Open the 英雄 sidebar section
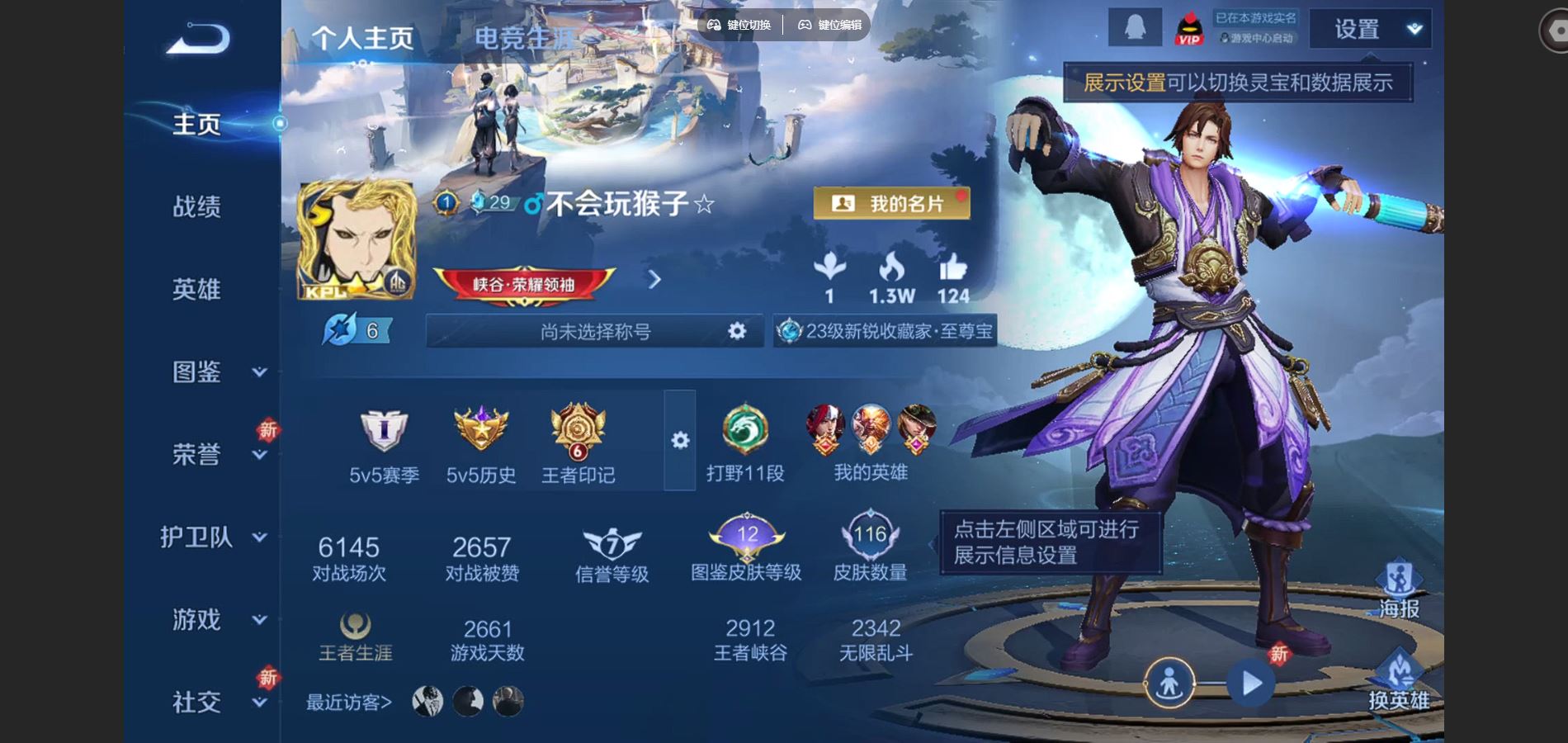This screenshot has height=743, width=1568. (196, 289)
